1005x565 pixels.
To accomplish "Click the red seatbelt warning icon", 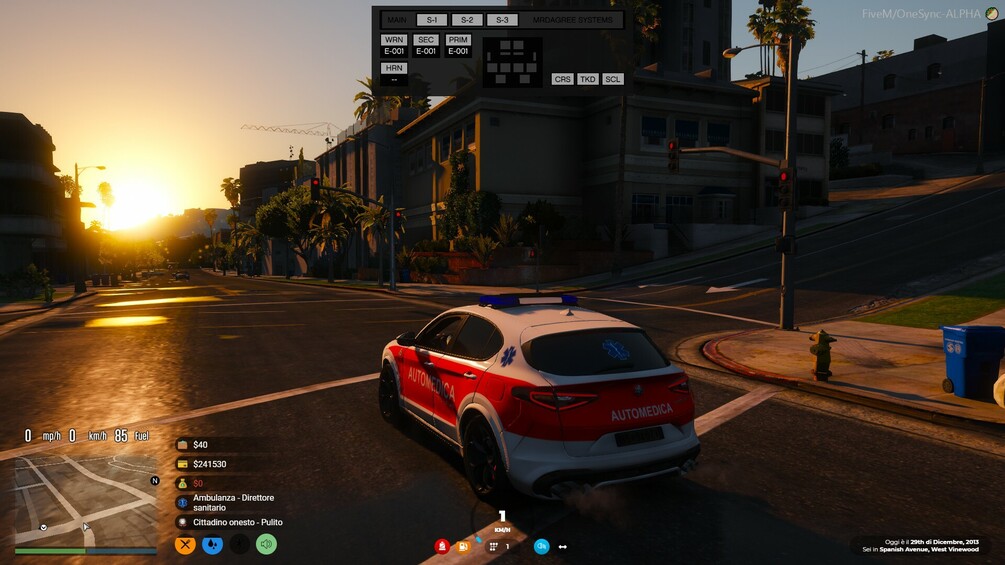I will [442, 546].
